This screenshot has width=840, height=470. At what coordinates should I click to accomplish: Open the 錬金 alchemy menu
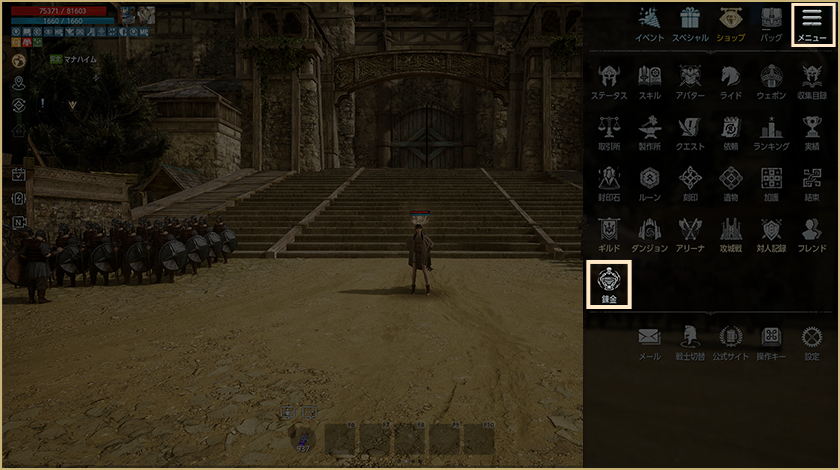[608, 282]
